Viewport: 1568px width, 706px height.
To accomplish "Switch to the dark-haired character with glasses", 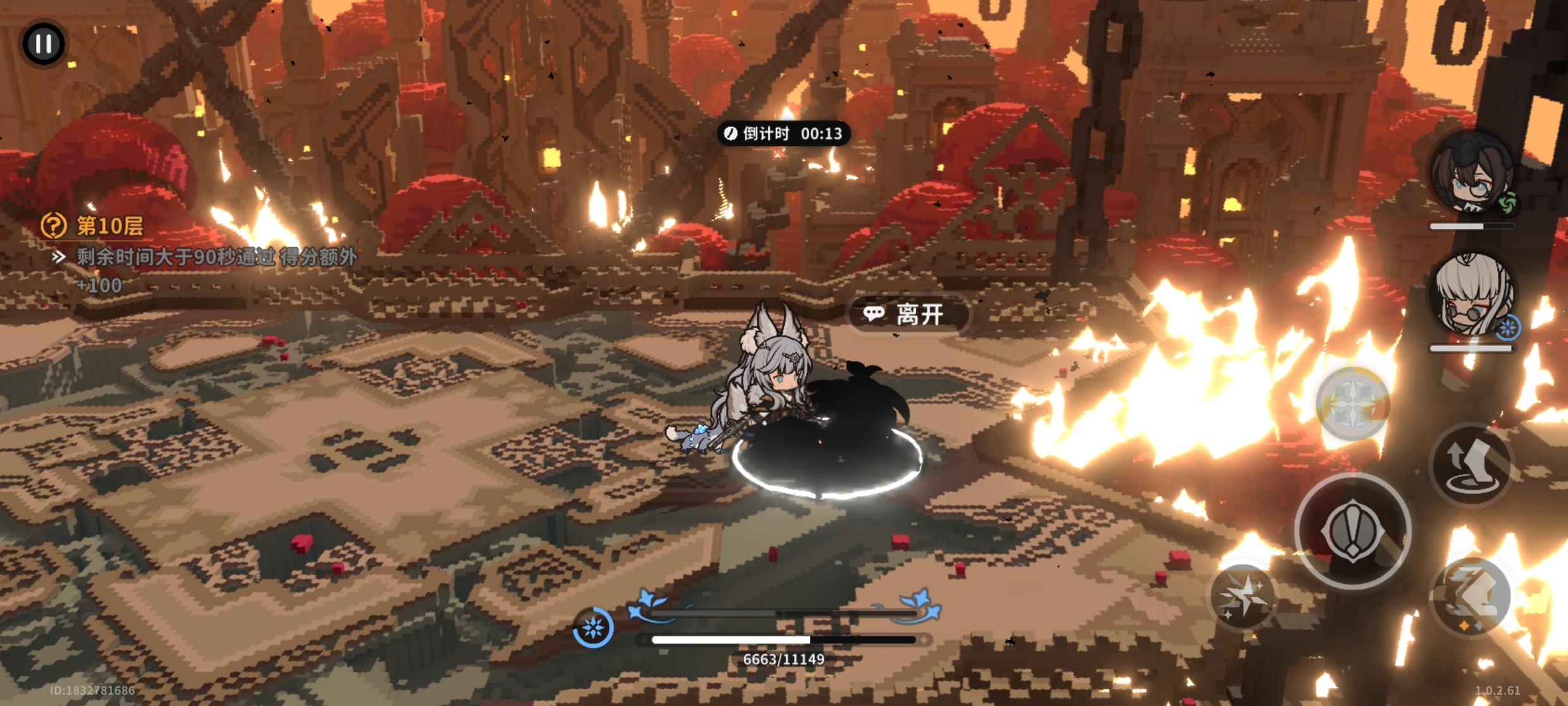I will 1472,172.
